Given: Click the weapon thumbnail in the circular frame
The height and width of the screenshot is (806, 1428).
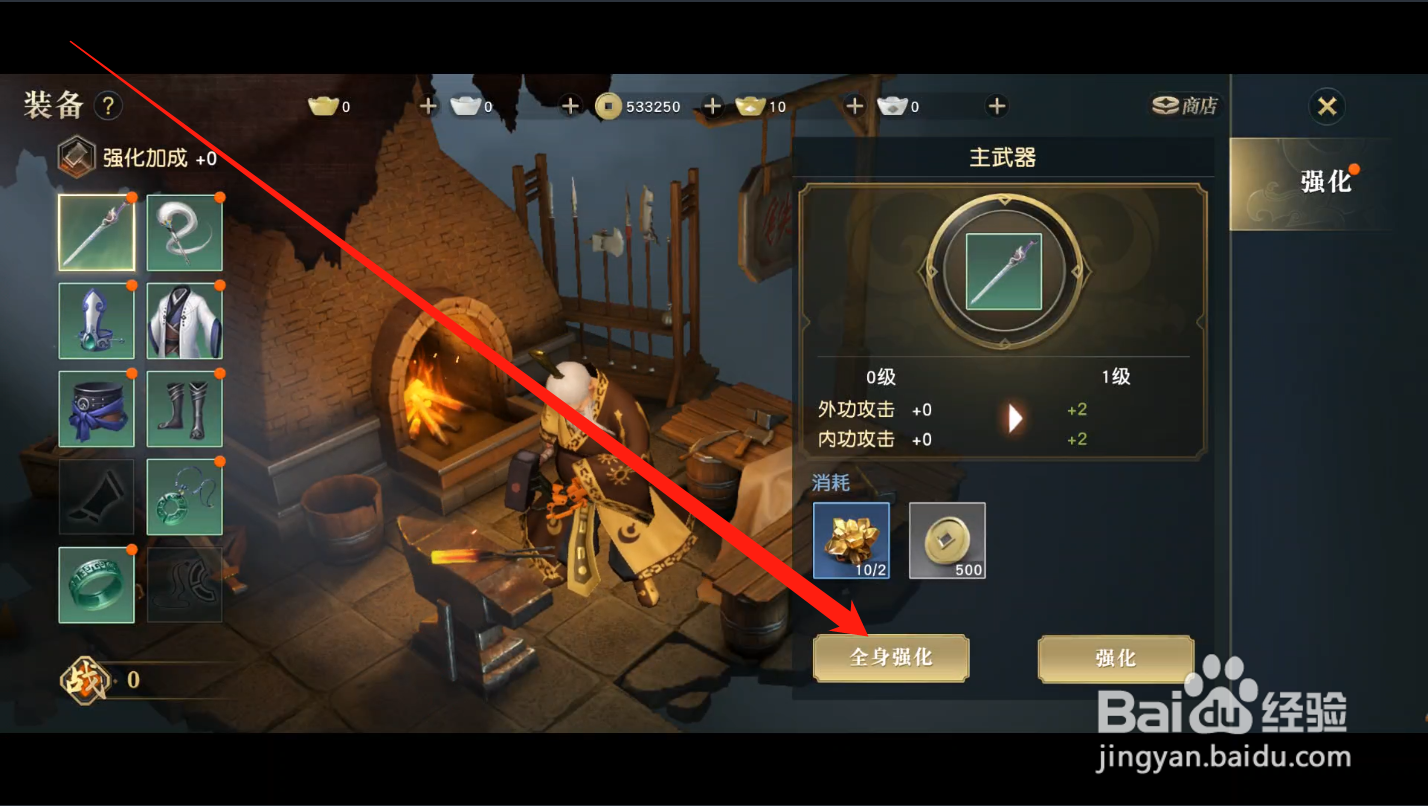Looking at the screenshot, I should [1003, 272].
